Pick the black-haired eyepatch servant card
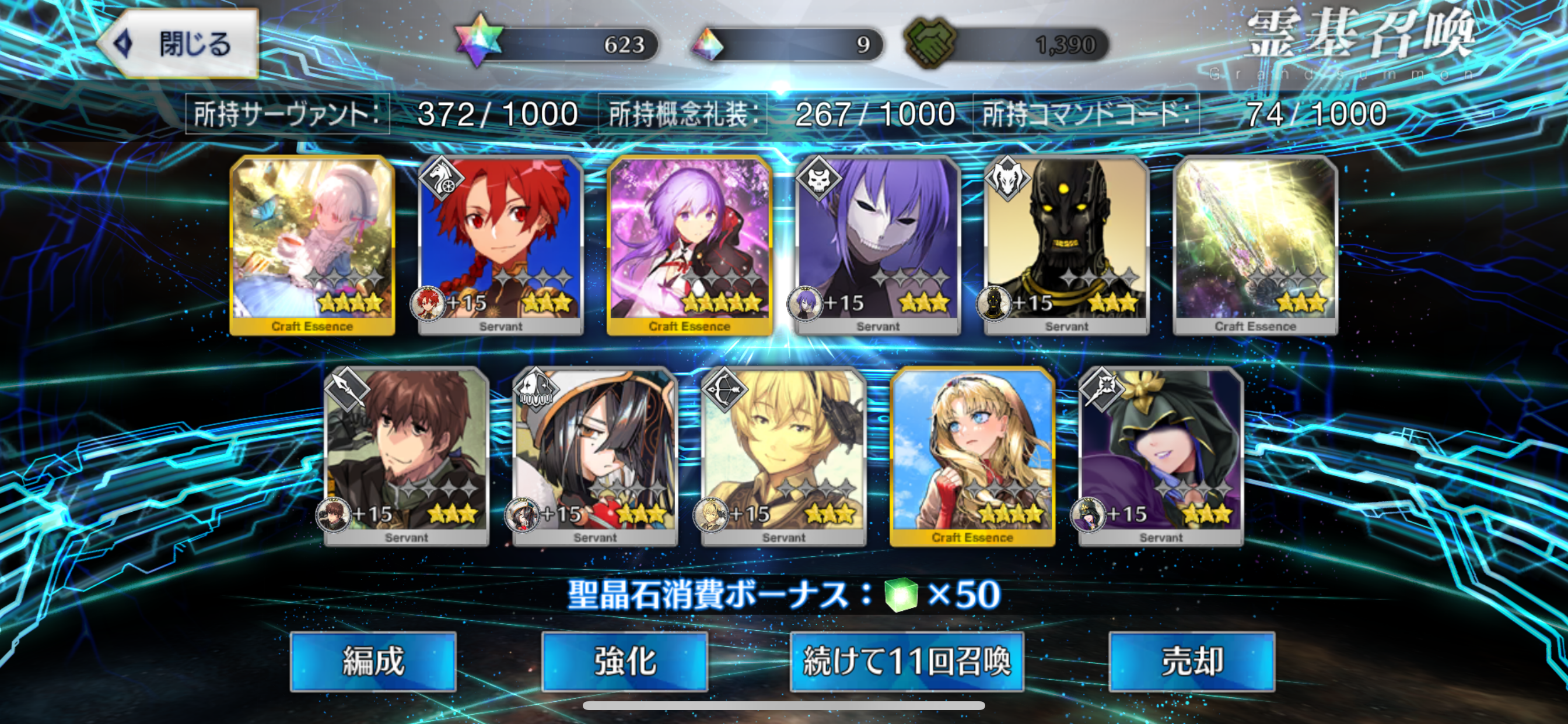 tap(596, 456)
